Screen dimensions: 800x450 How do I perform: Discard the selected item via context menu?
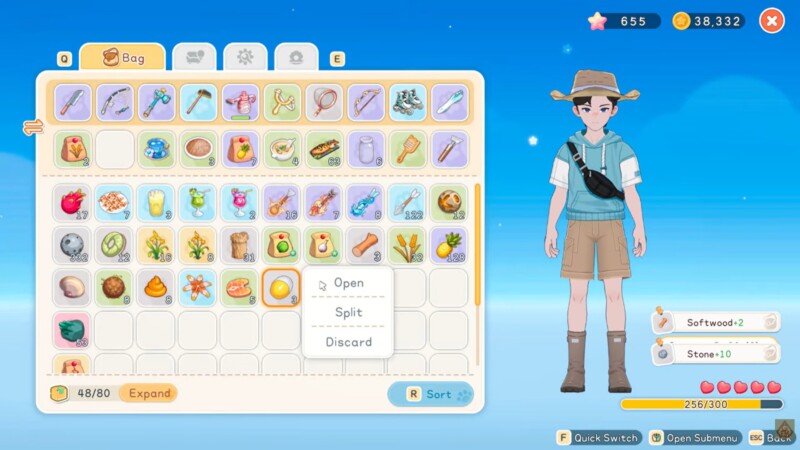(x=348, y=342)
